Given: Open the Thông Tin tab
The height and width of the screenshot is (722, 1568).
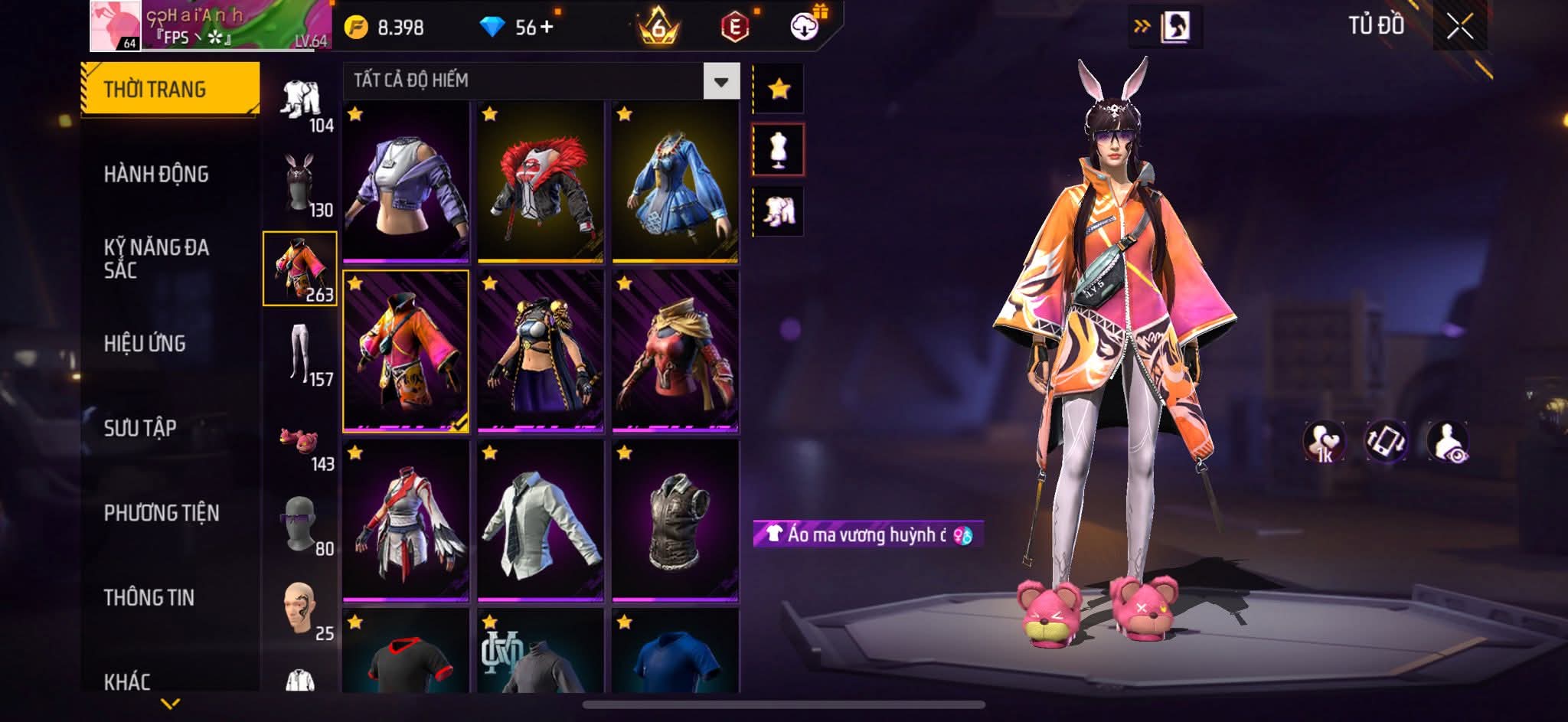Looking at the screenshot, I should (x=149, y=597).
